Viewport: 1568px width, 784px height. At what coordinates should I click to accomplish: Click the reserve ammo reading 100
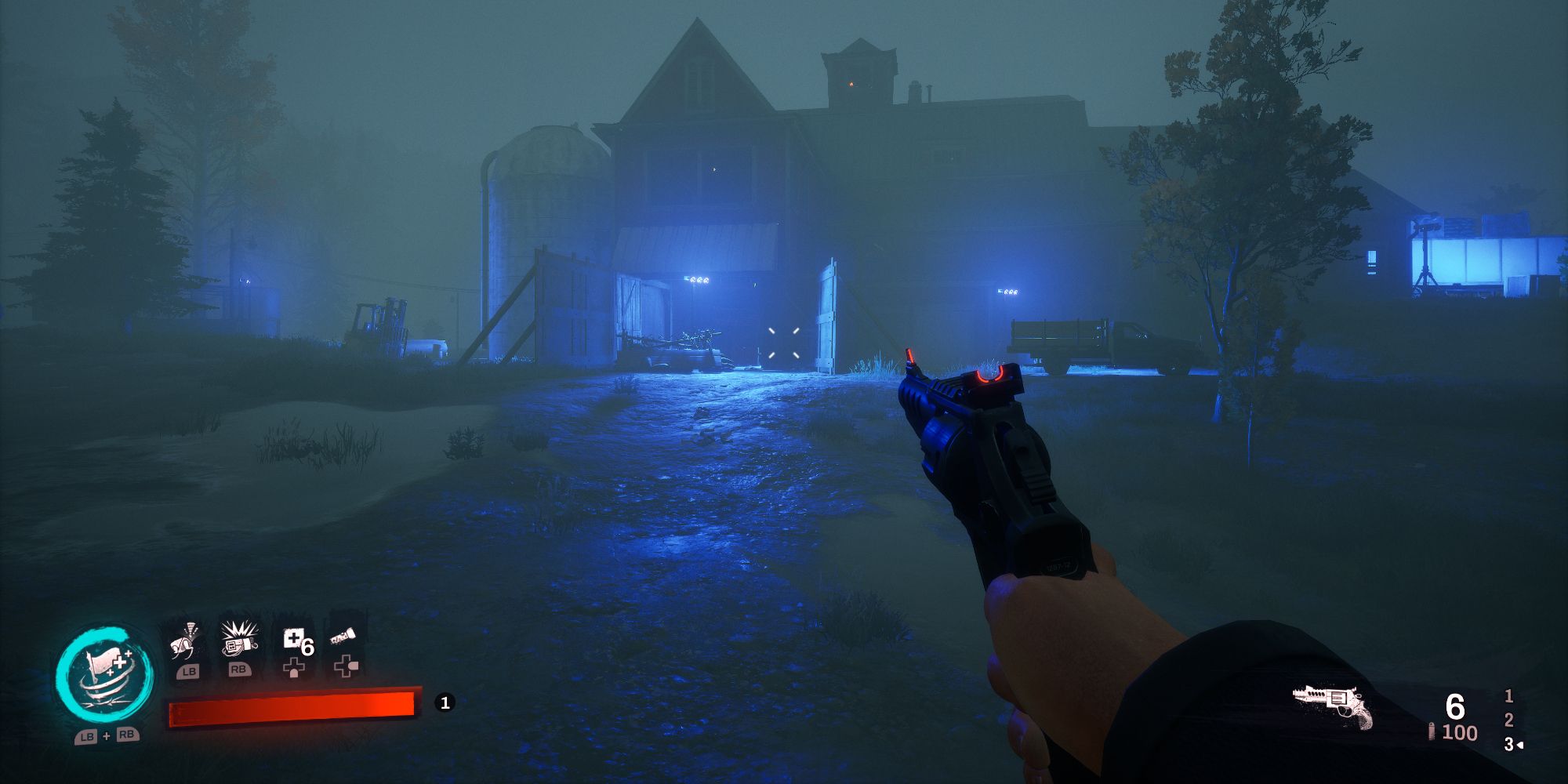[x=1460, y=732]
